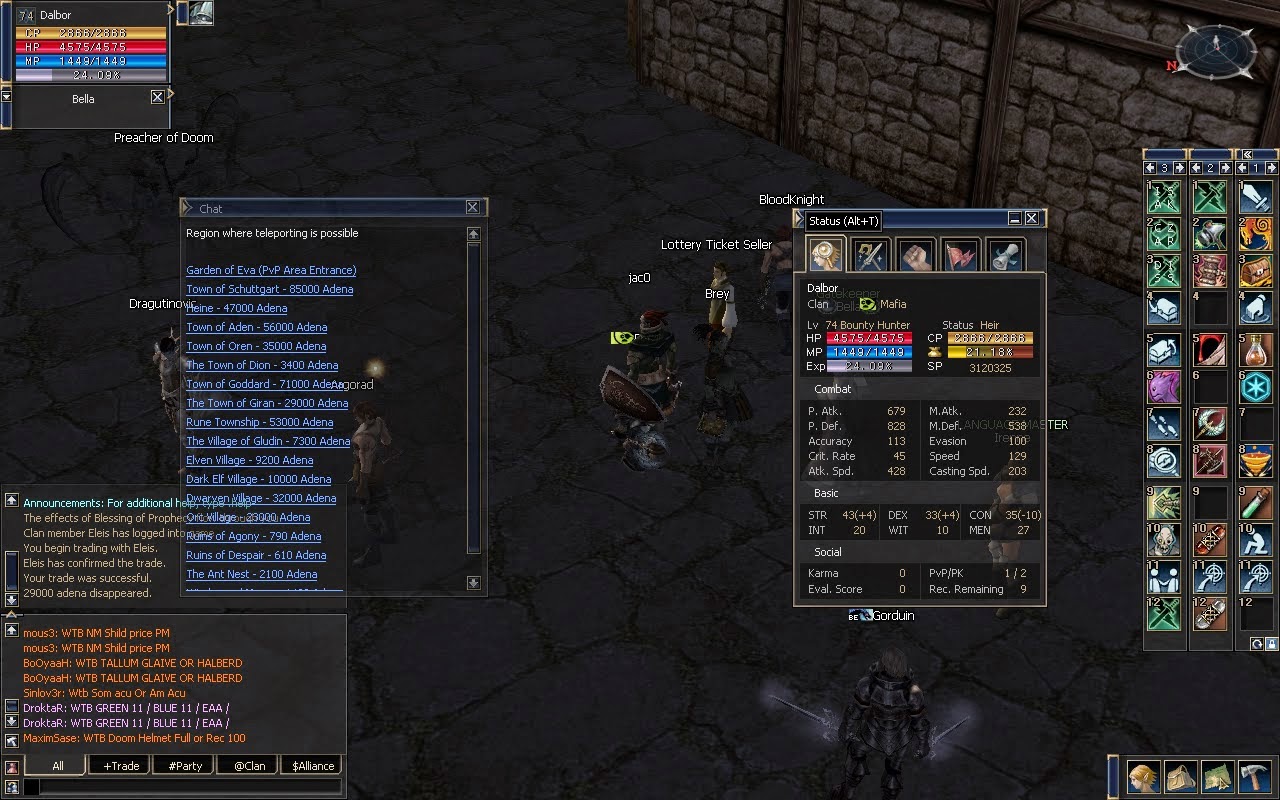
Task: Collapse the Chat window using its title chevron
Action: point(186,207)
